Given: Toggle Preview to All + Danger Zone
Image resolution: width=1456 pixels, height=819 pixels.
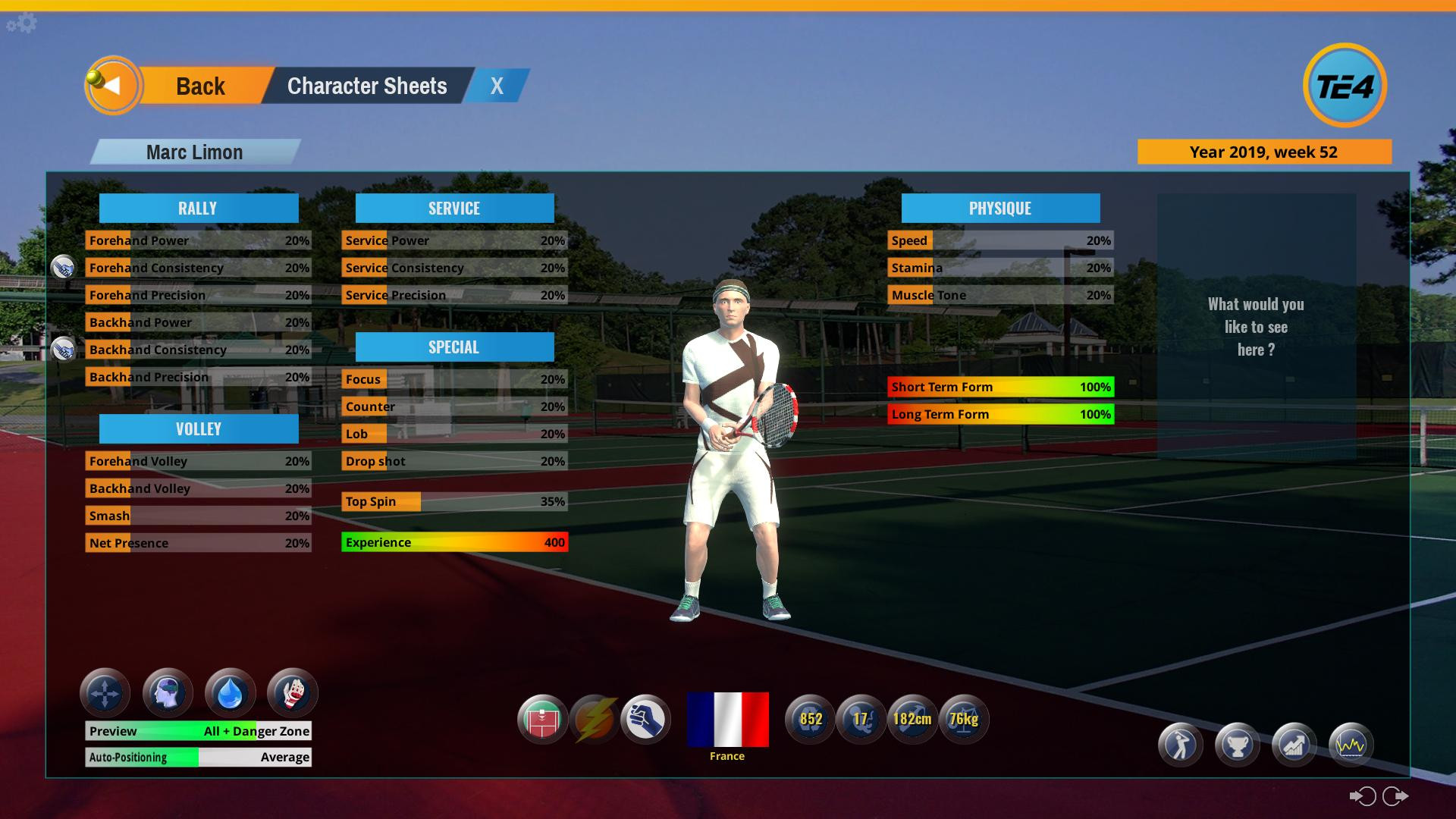Looking at the screenshot, I should 197,731.
